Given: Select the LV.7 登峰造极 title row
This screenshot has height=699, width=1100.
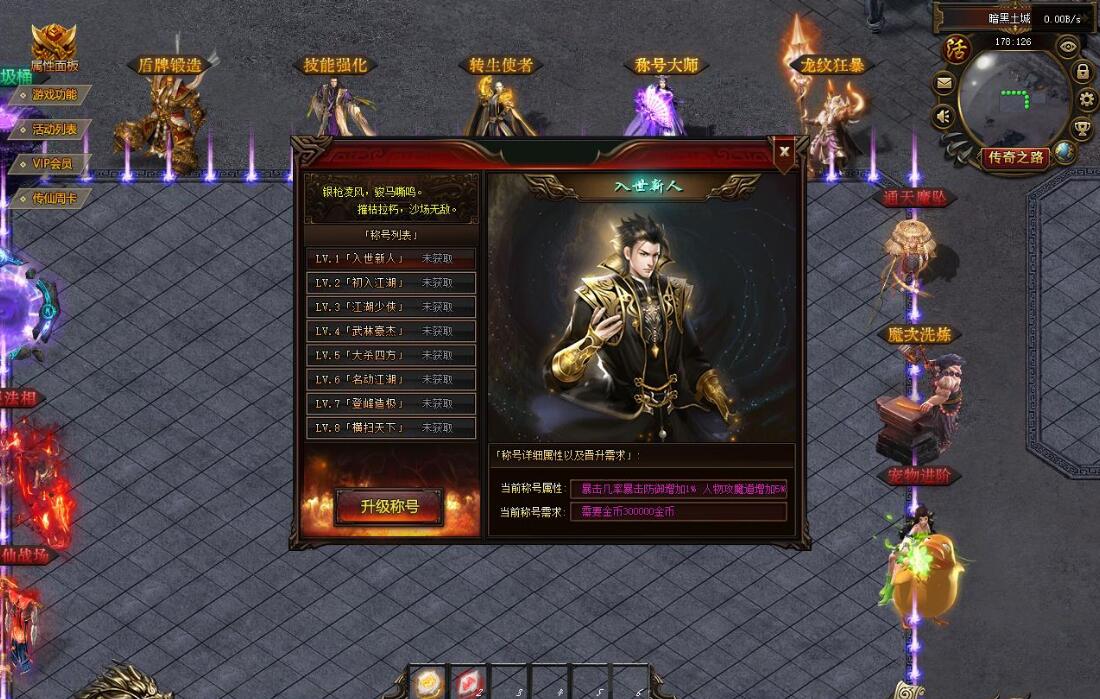Looking at the screenshot, I should (x=390, y=403).
